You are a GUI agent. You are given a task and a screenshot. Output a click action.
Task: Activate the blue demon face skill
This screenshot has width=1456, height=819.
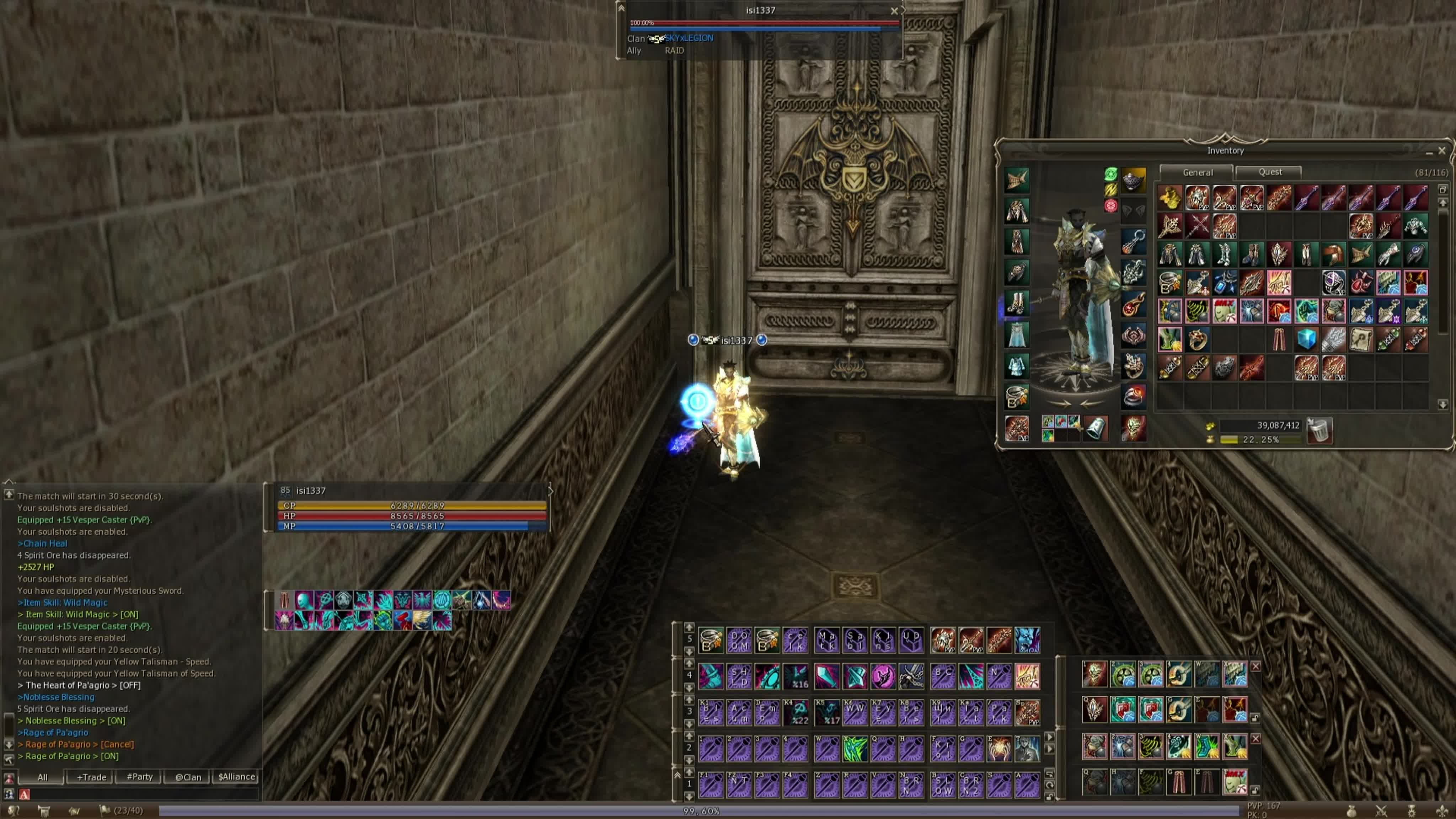pos(1027,641)
